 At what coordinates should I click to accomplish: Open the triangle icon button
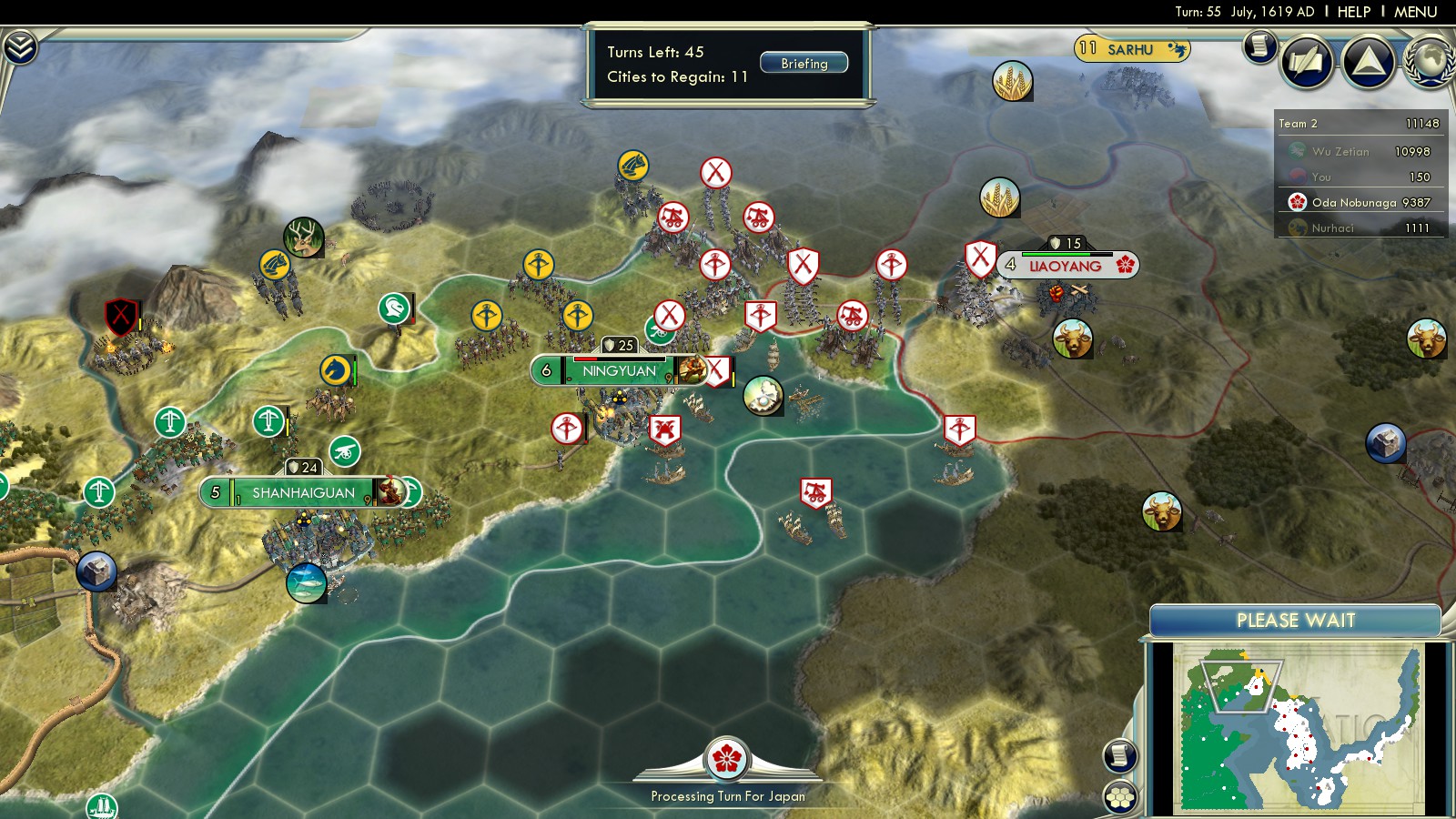1368,61
